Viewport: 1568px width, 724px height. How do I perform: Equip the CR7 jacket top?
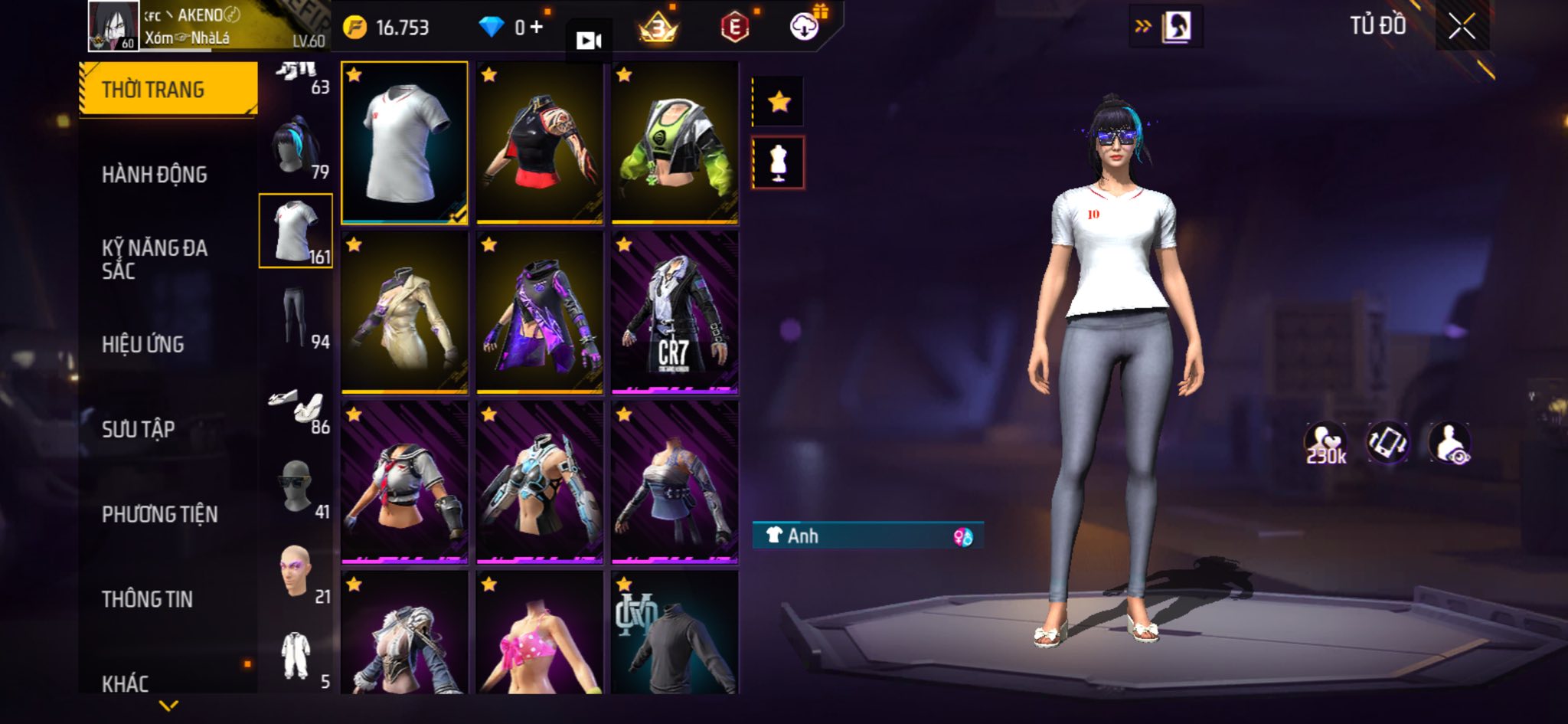pyautogui.click(x=675, y=313)
